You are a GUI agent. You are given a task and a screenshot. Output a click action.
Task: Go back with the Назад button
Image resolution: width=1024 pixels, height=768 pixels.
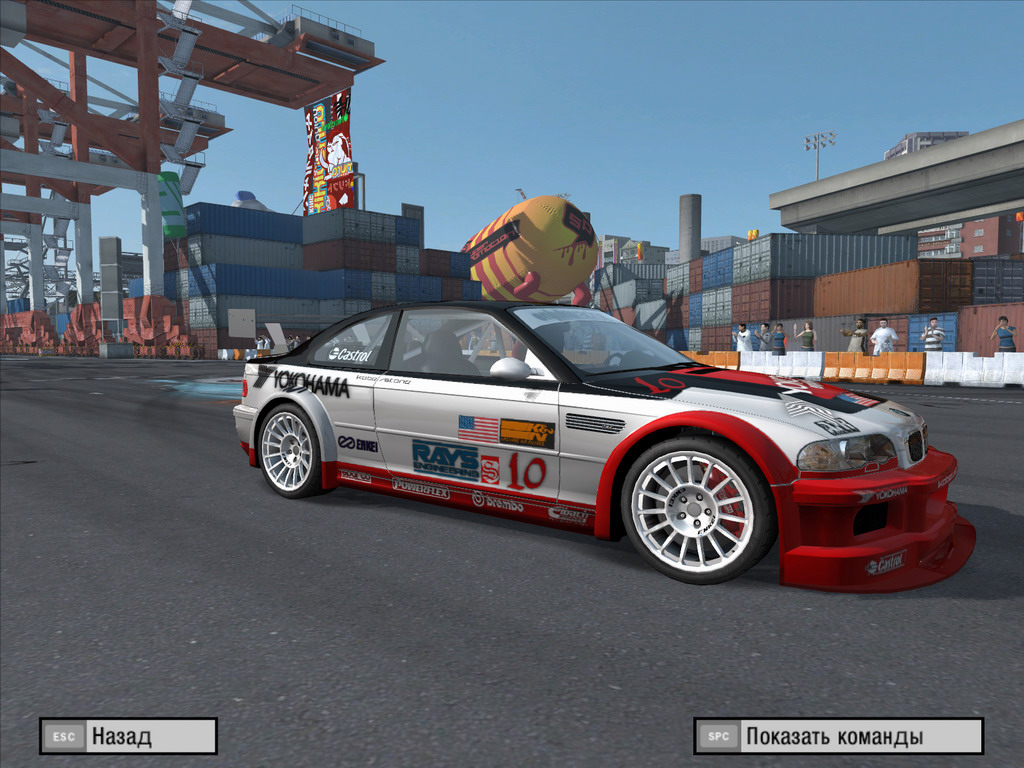coord(128,737)
